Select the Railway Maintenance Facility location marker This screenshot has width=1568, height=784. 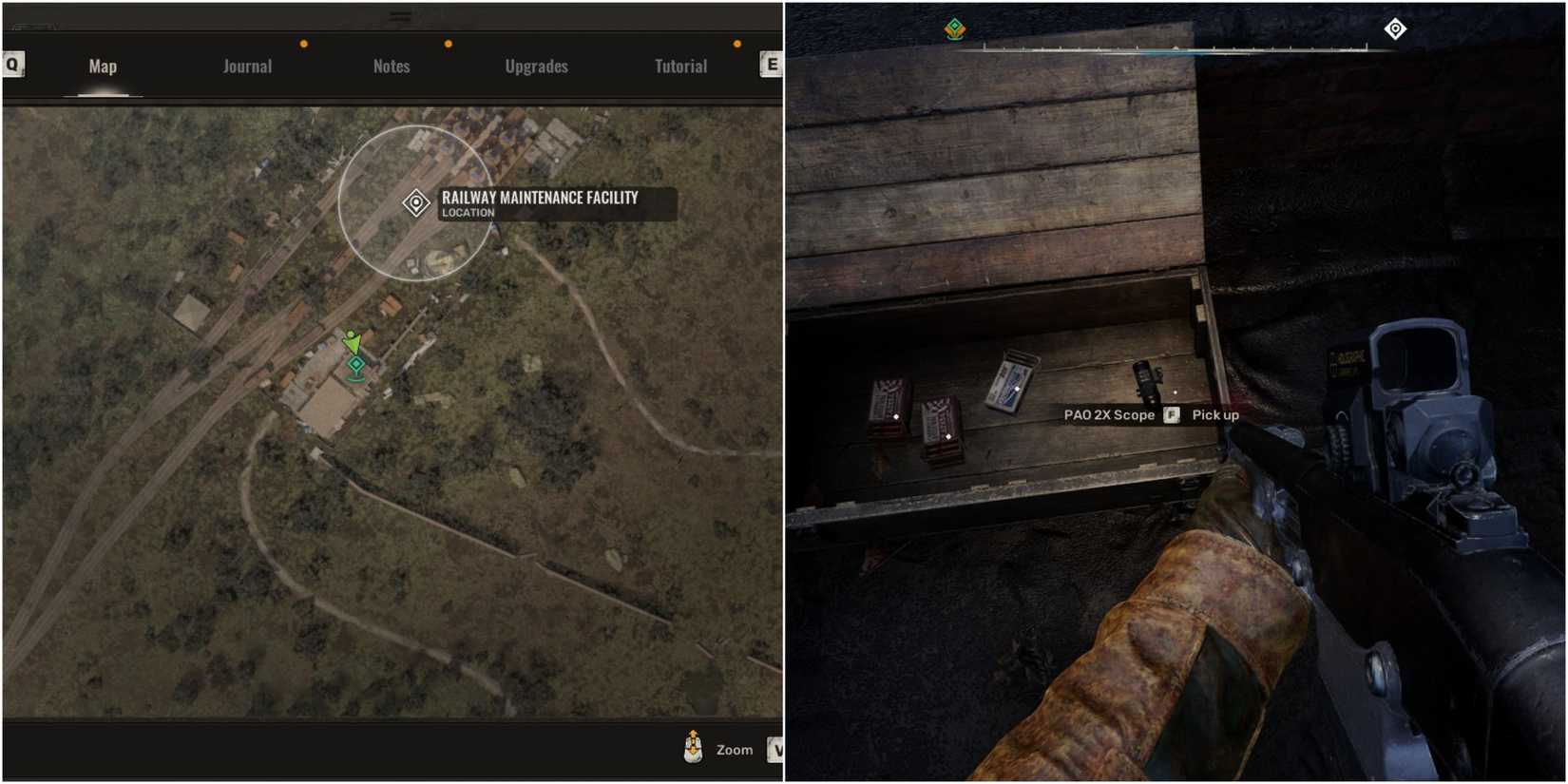(x=415, y=202)
